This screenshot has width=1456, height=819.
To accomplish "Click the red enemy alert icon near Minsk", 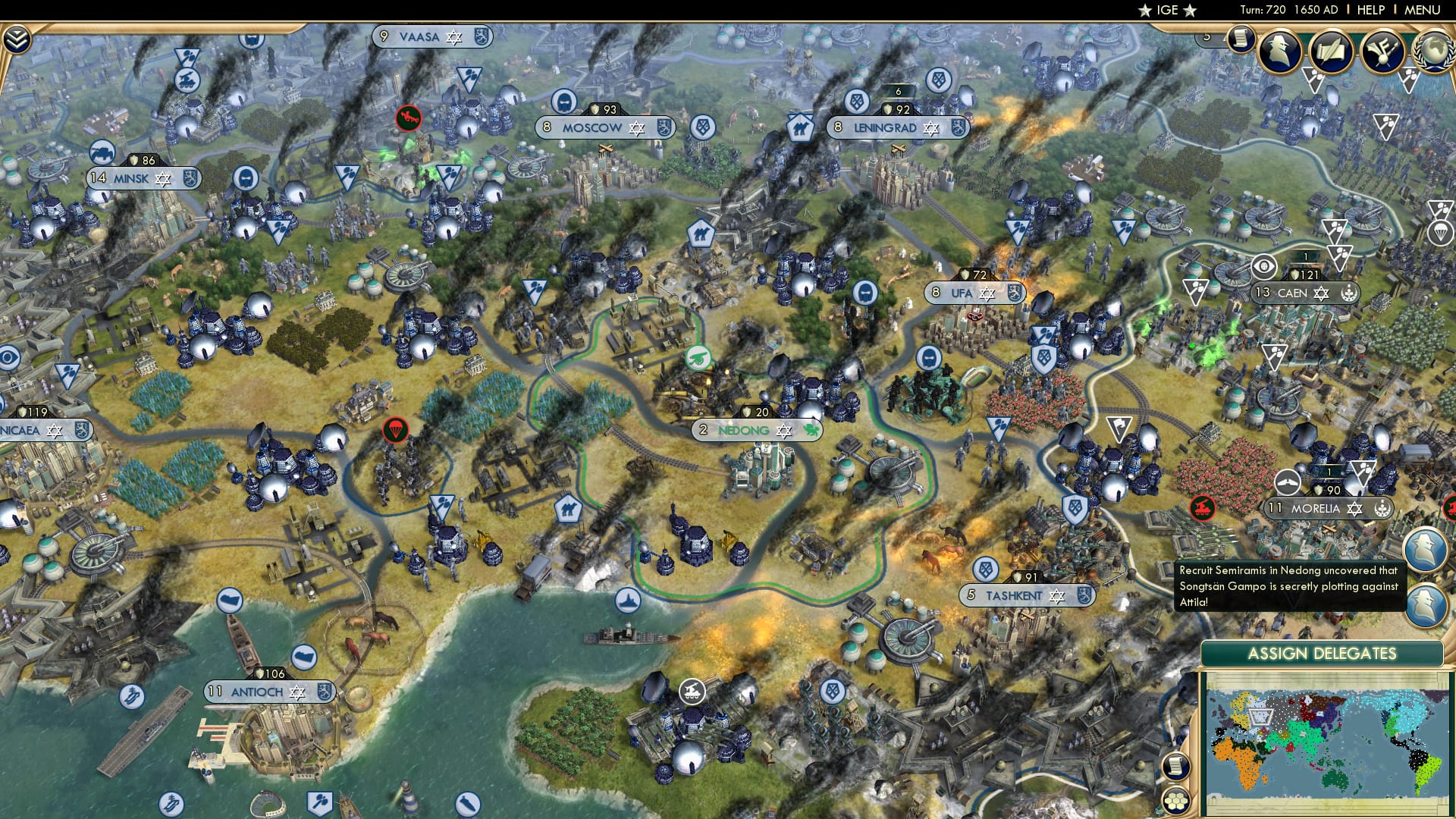I will point(409,119).
